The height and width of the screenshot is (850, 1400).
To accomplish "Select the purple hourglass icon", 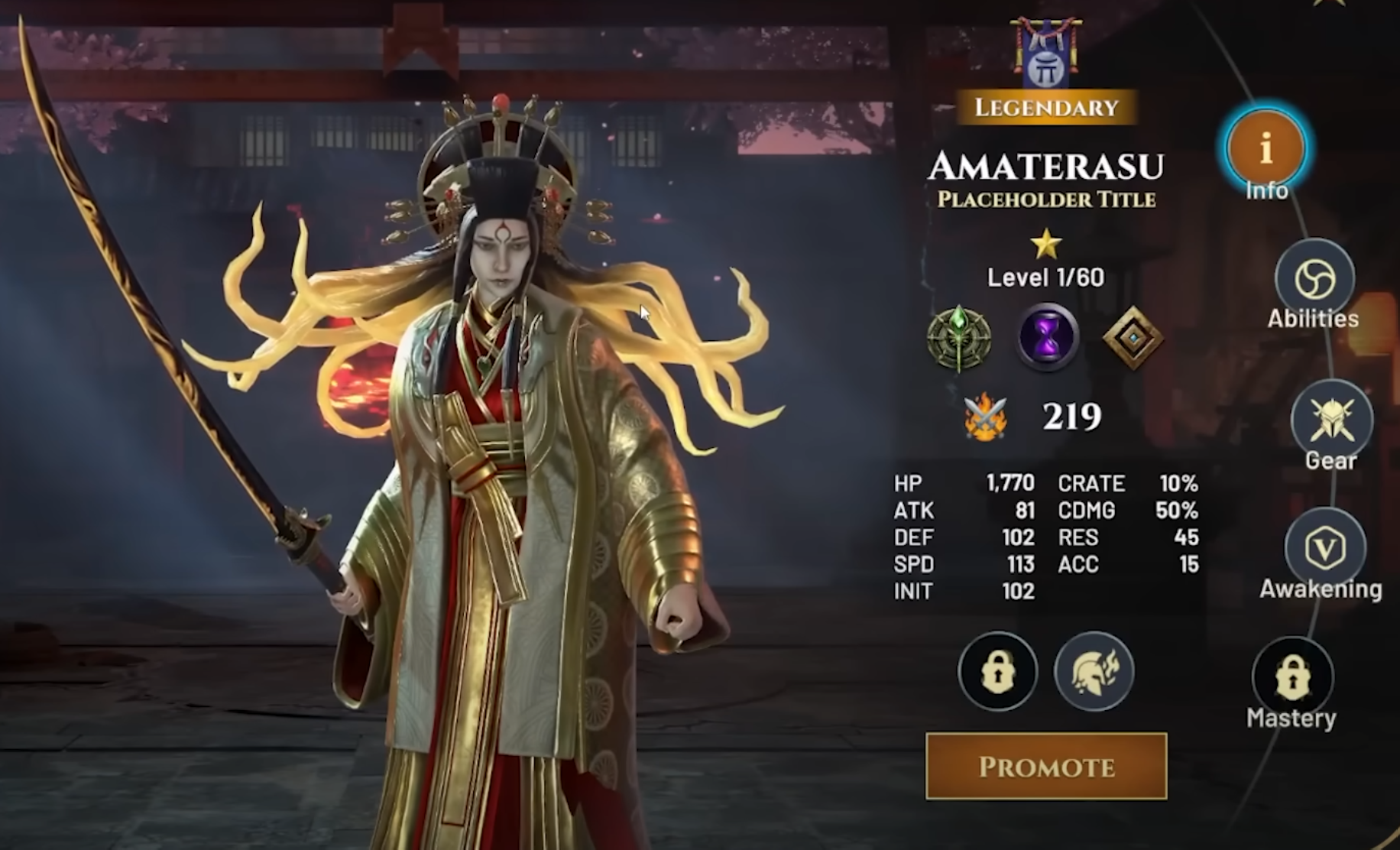I will click(1047, 337).
